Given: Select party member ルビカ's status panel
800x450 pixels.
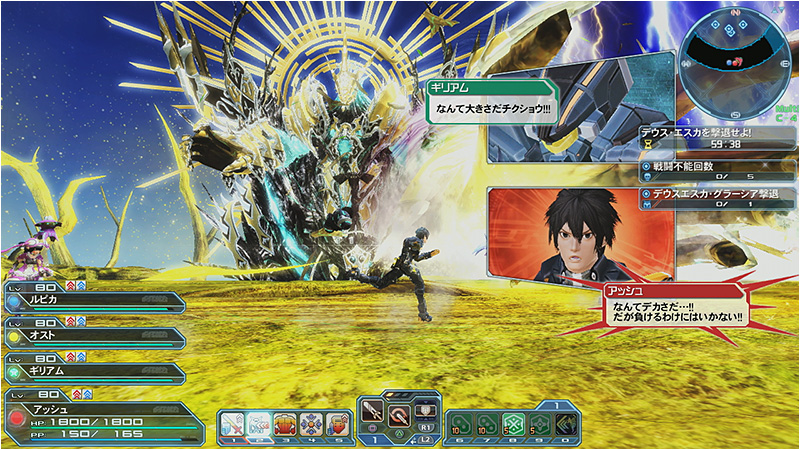Looking at the screenshot, I should (95, 302).
